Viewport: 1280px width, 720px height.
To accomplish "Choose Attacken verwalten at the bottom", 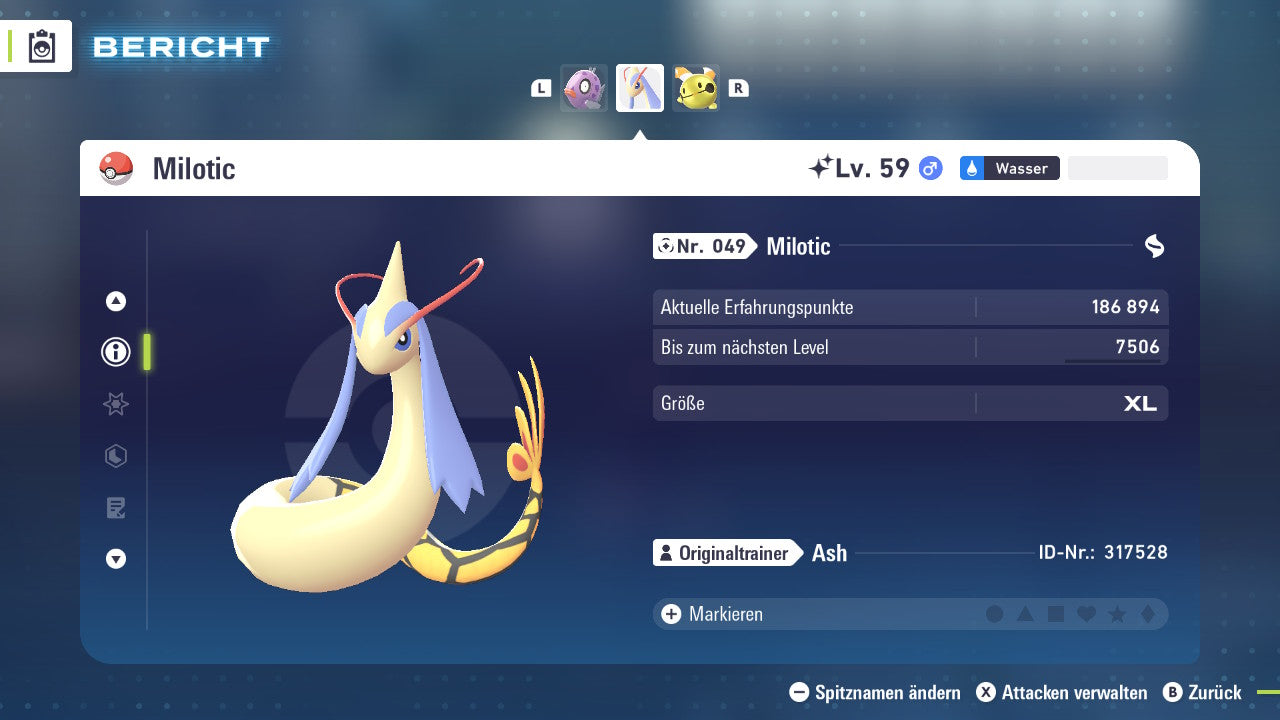I will [x=1063, y=692].
